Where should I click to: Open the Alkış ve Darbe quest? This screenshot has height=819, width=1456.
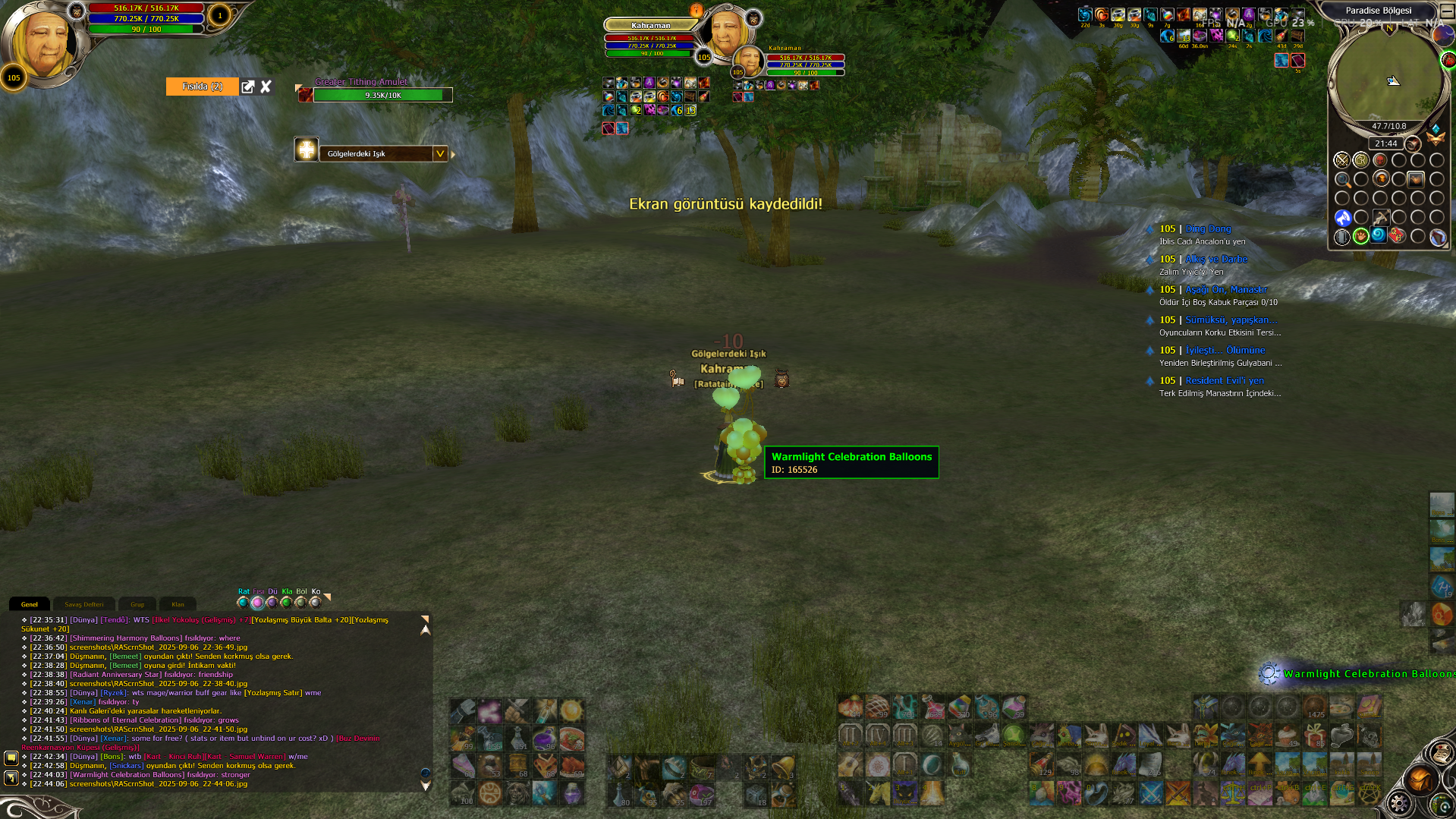1215,259
